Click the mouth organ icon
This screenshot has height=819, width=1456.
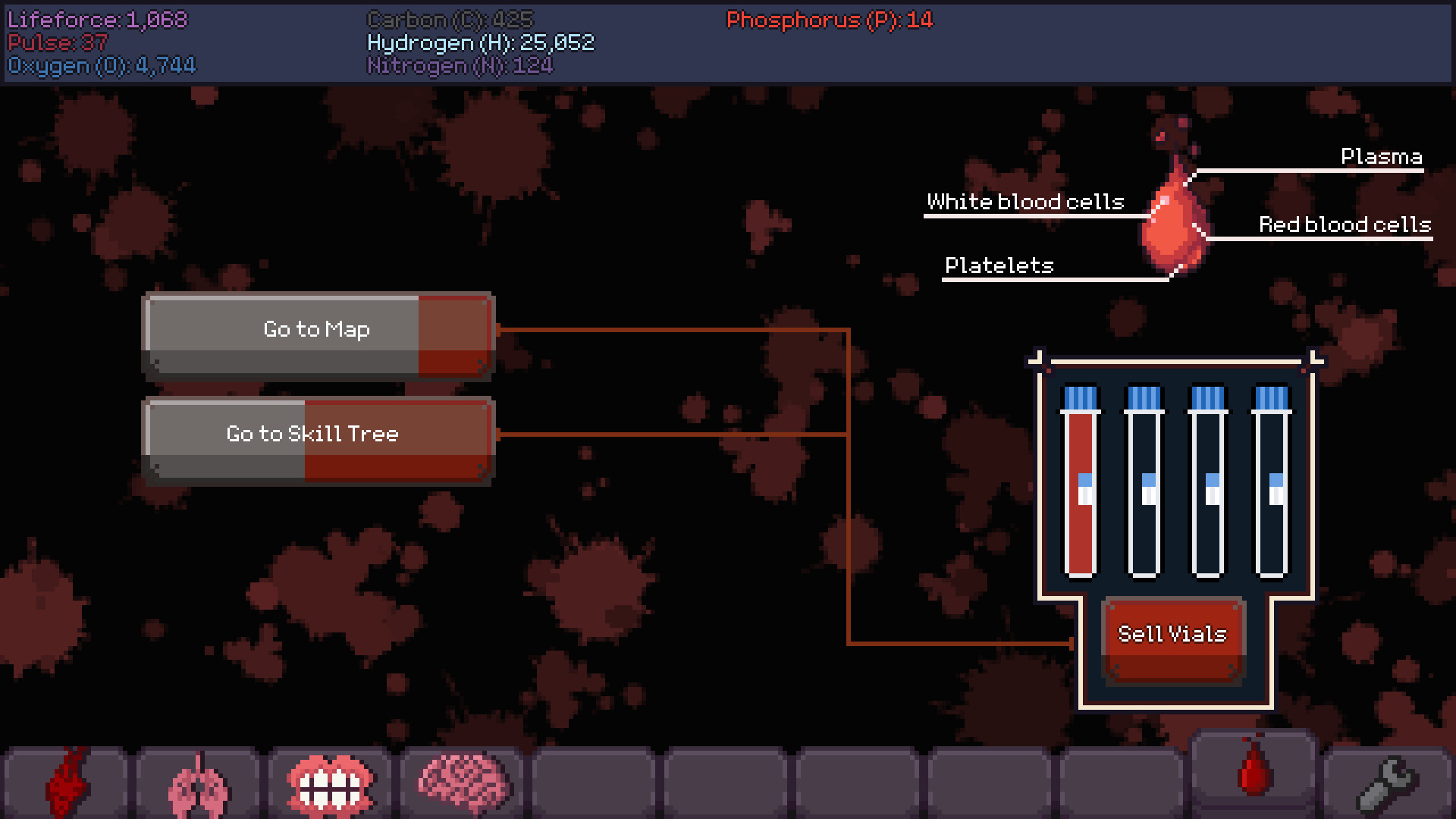(331, 781)
